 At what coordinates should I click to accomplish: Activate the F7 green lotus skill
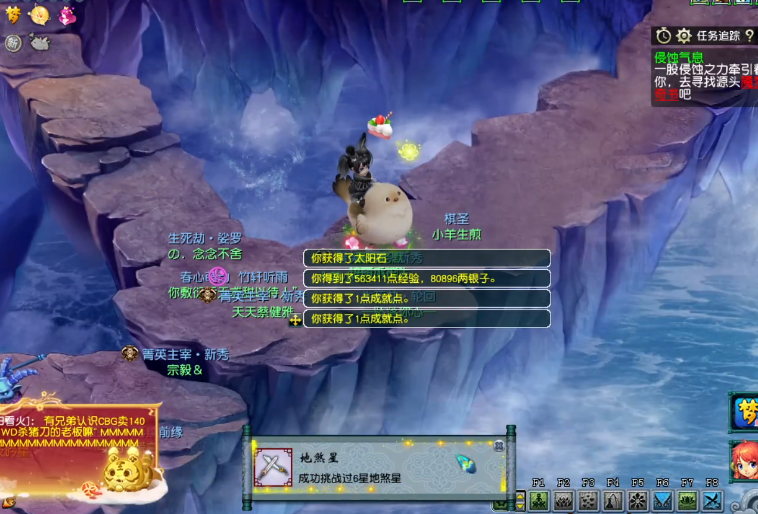[x=687, y=500]
